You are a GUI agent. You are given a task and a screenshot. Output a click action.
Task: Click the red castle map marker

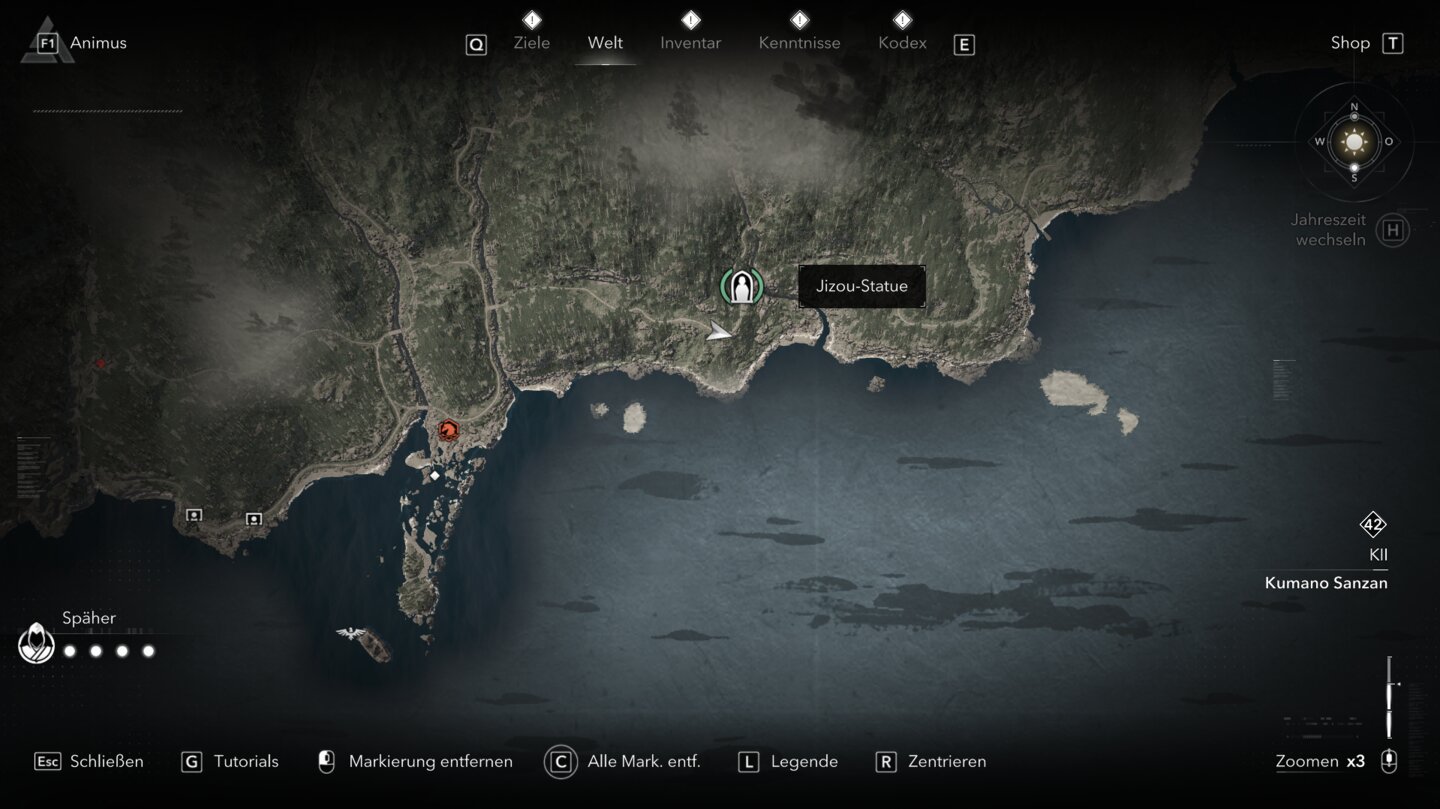point(447,430)
